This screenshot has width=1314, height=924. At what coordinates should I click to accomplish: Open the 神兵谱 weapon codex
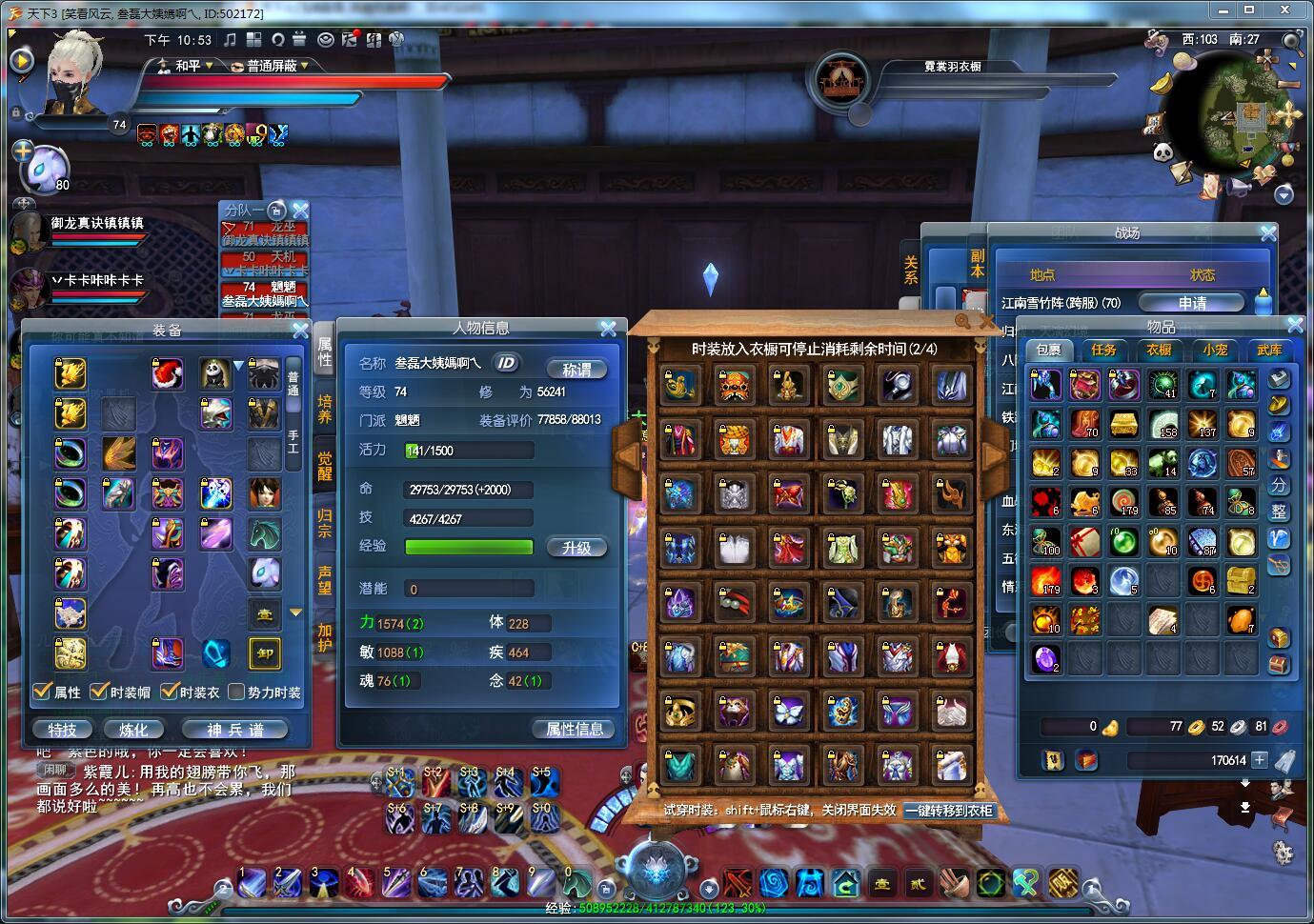[x=235, y=730]
